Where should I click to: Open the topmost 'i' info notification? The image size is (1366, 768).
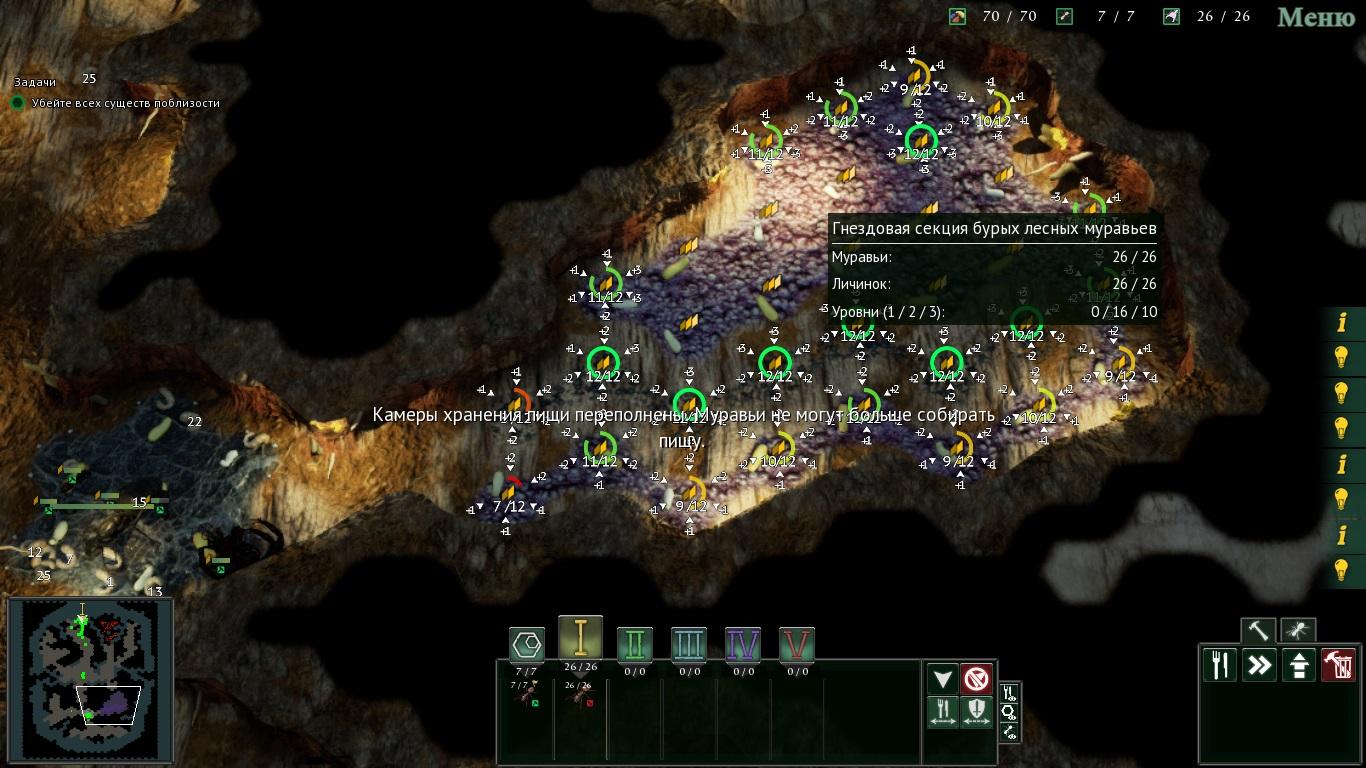click(x=1342, y=322)
